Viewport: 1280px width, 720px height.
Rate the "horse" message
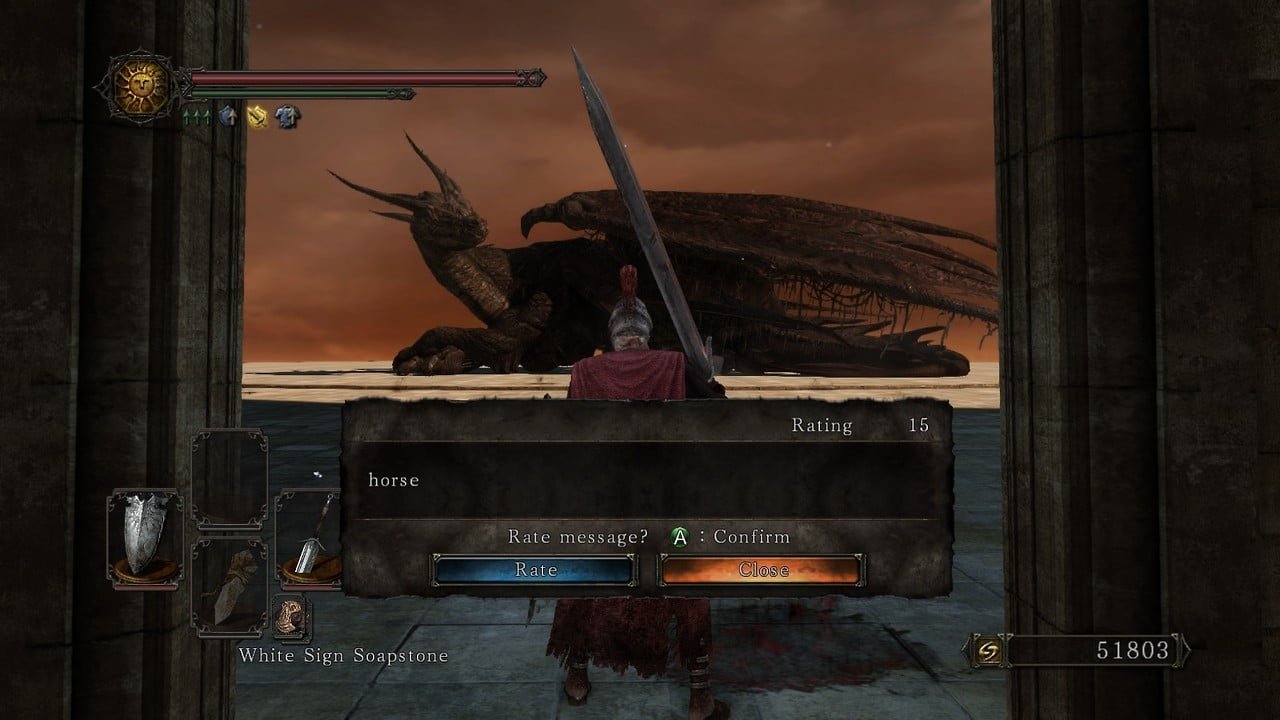[534, 570]
